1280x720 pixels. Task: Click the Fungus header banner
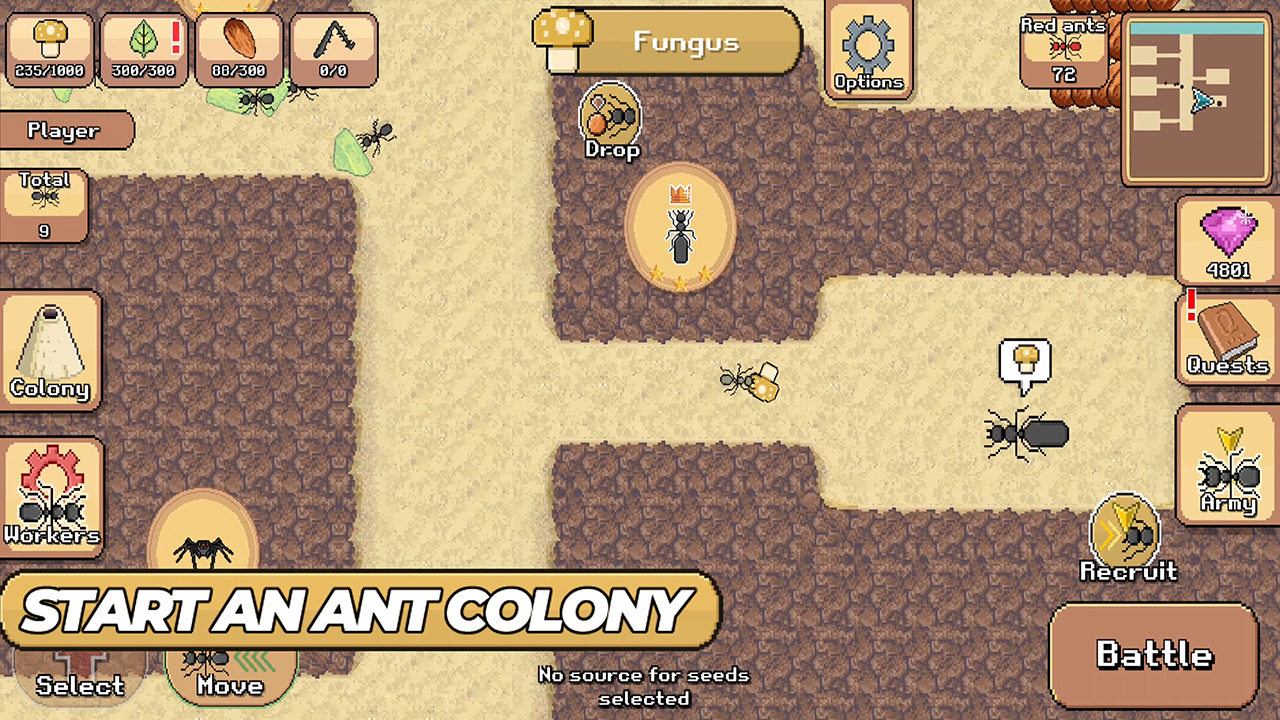(668, 42)
